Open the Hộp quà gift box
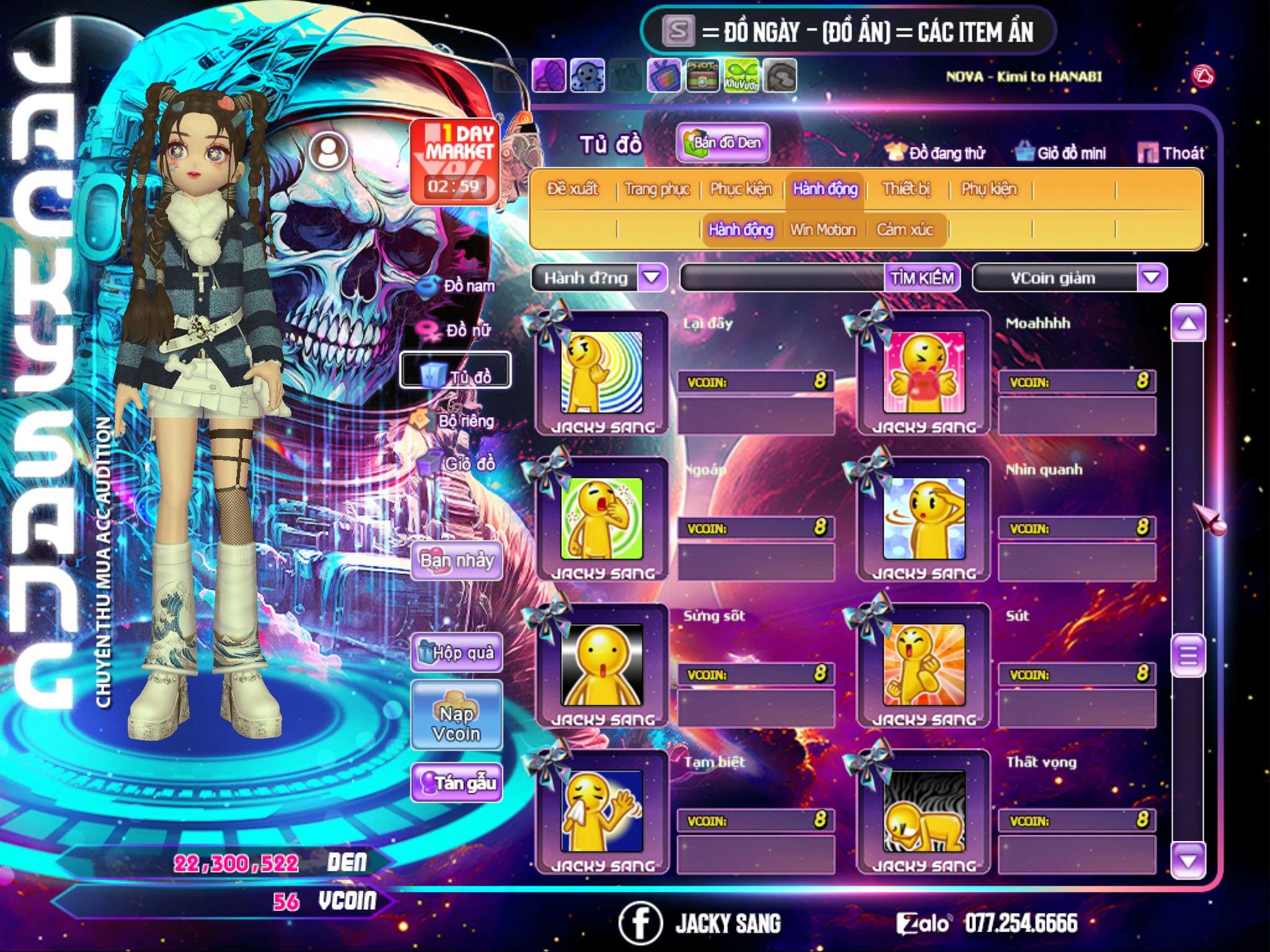Viewport: 1270px width, 952px height. coord(456,652)
